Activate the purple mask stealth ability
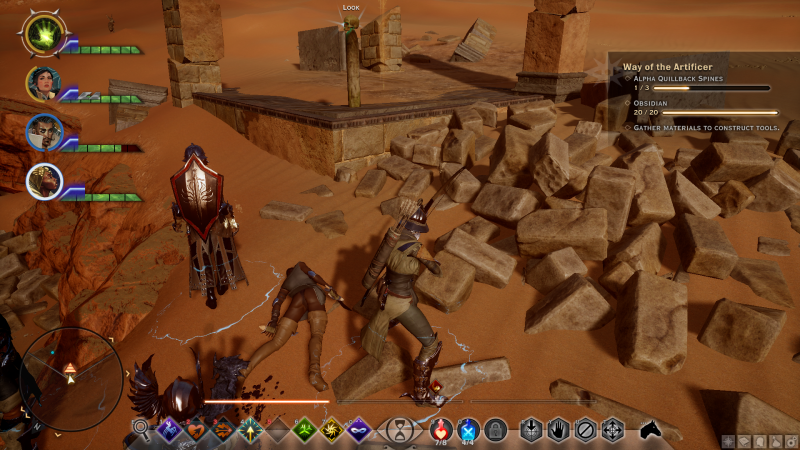 click(x=357, y=431)
